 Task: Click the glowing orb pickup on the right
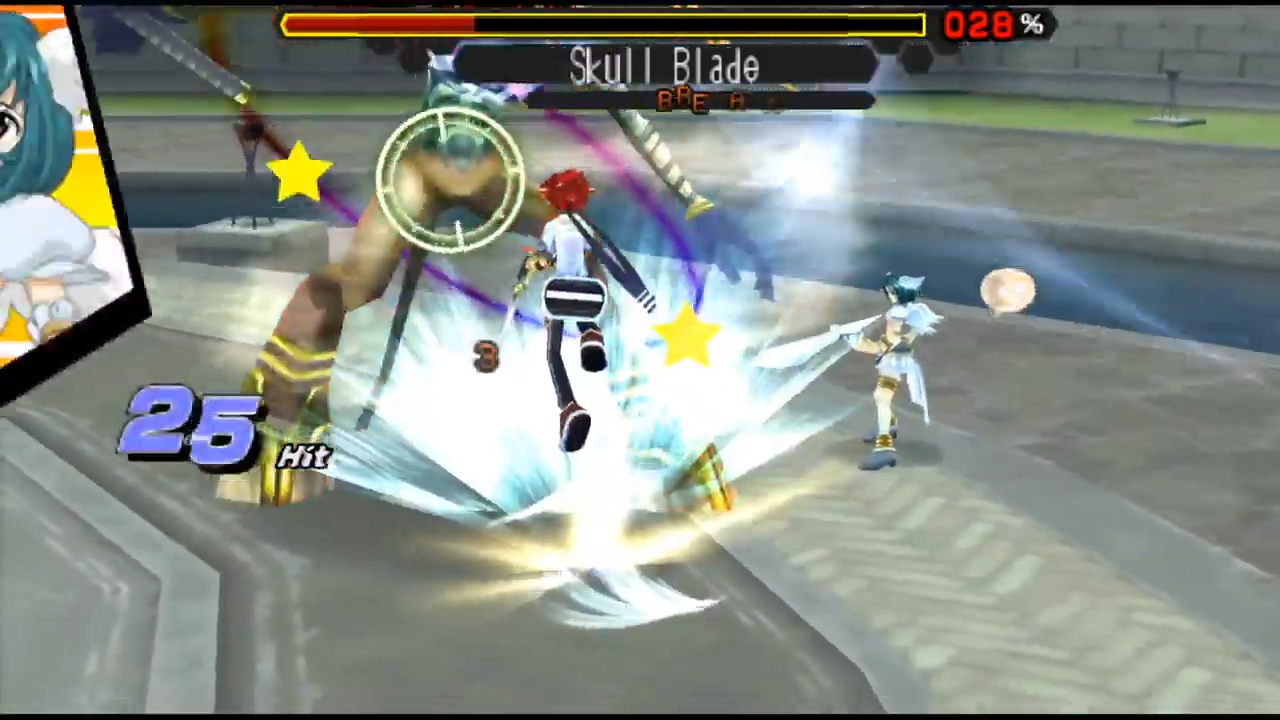[1008, 290]
